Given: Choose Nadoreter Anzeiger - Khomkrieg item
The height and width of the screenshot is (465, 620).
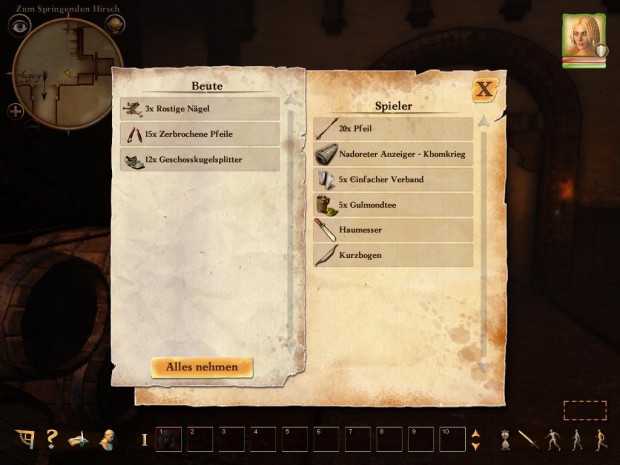Looking at the screenshot, I should (x=393, y=154).
